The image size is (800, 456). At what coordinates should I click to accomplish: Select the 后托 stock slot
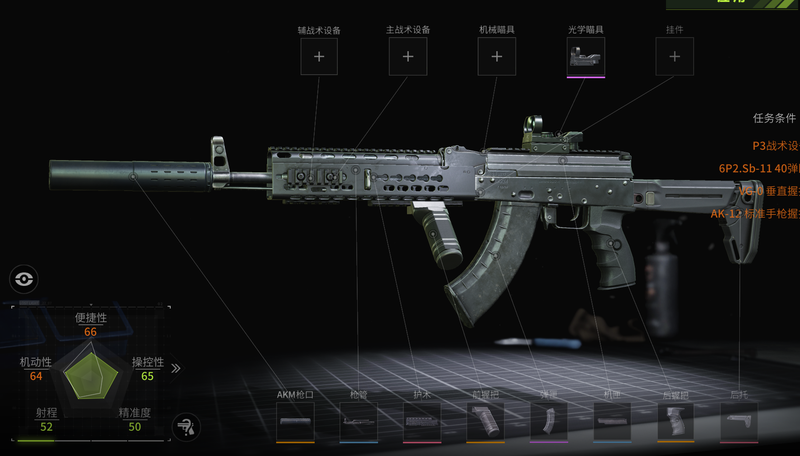click(739, 422)
